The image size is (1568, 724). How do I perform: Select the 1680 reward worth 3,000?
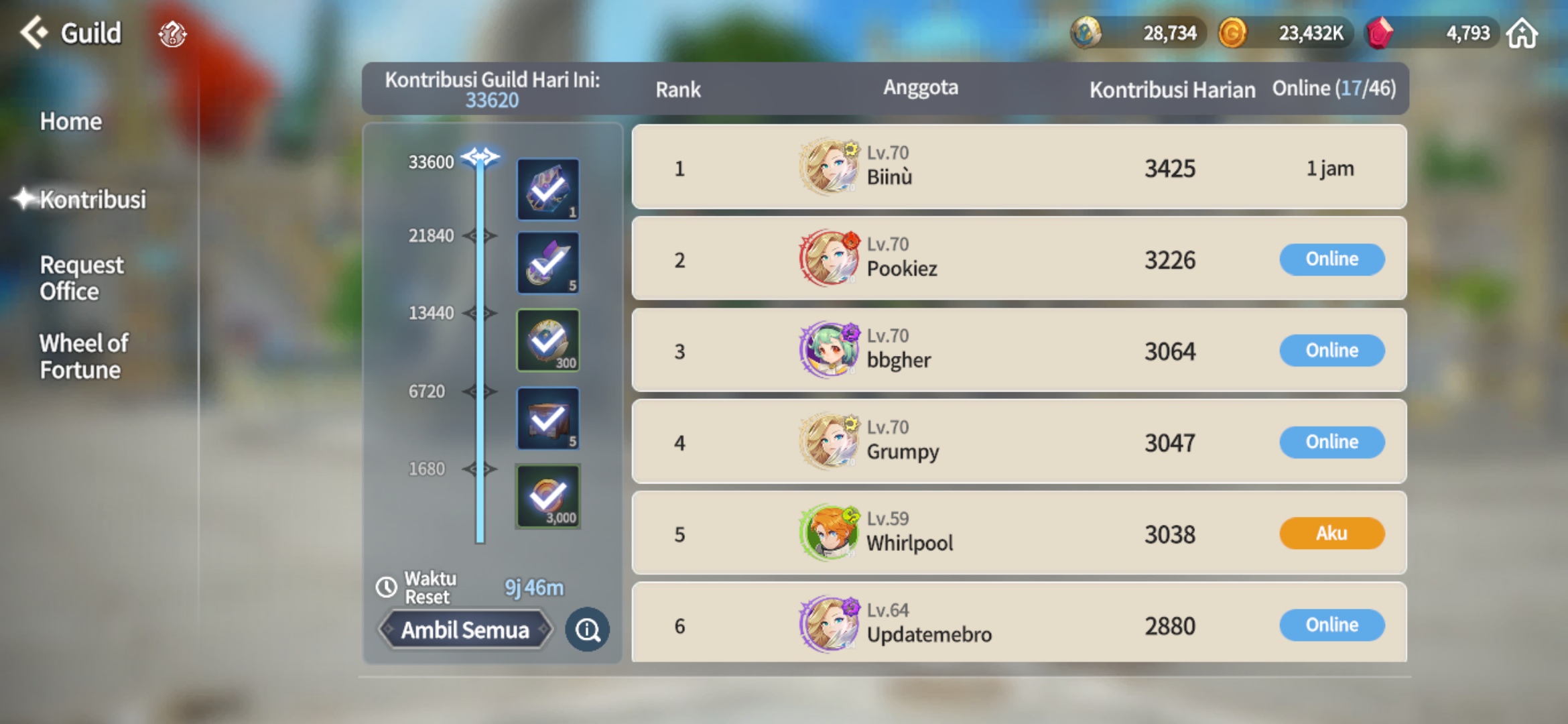click(547, 497)
